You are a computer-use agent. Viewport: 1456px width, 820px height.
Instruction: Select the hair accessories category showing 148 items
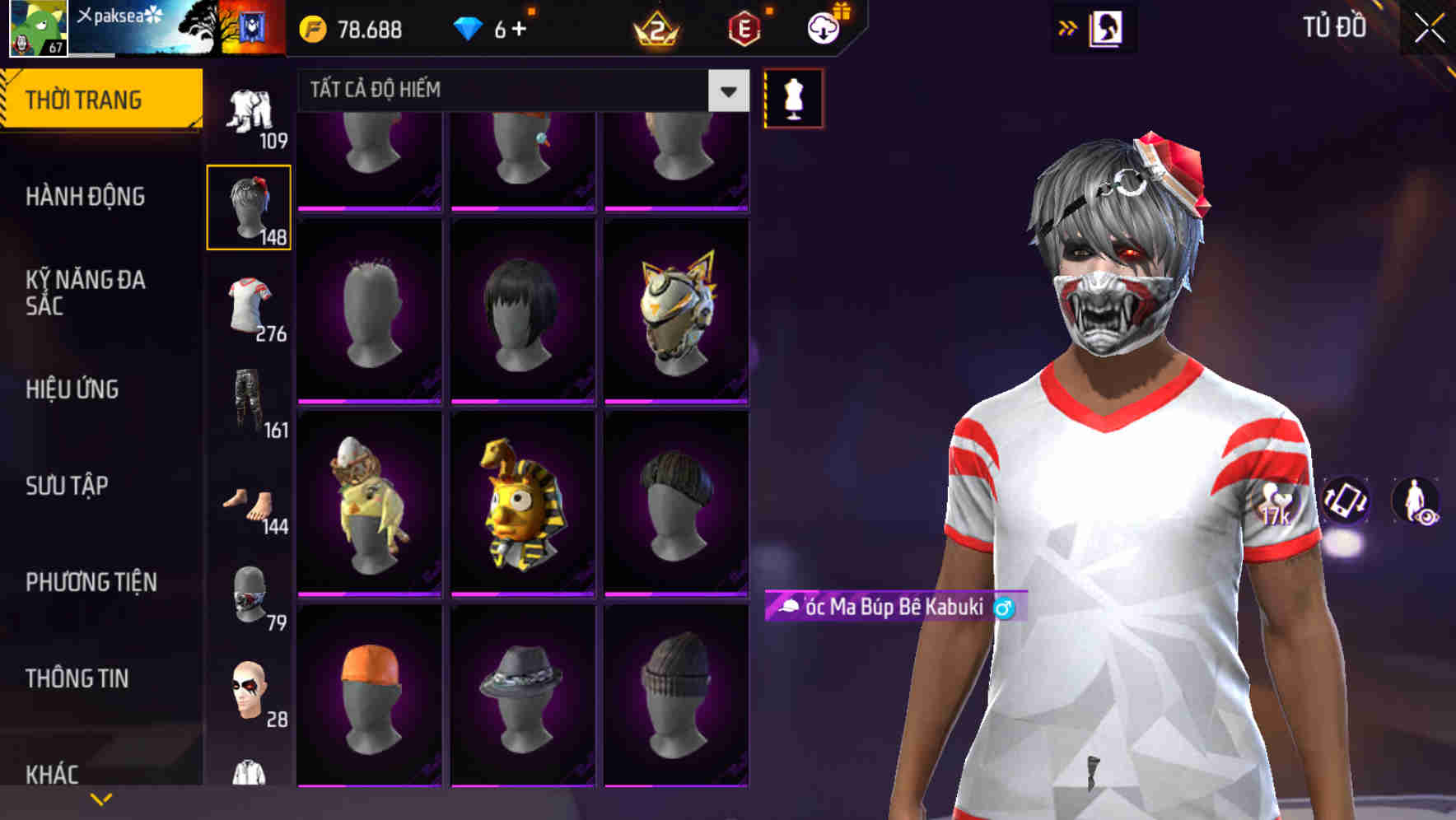(249, 204)
